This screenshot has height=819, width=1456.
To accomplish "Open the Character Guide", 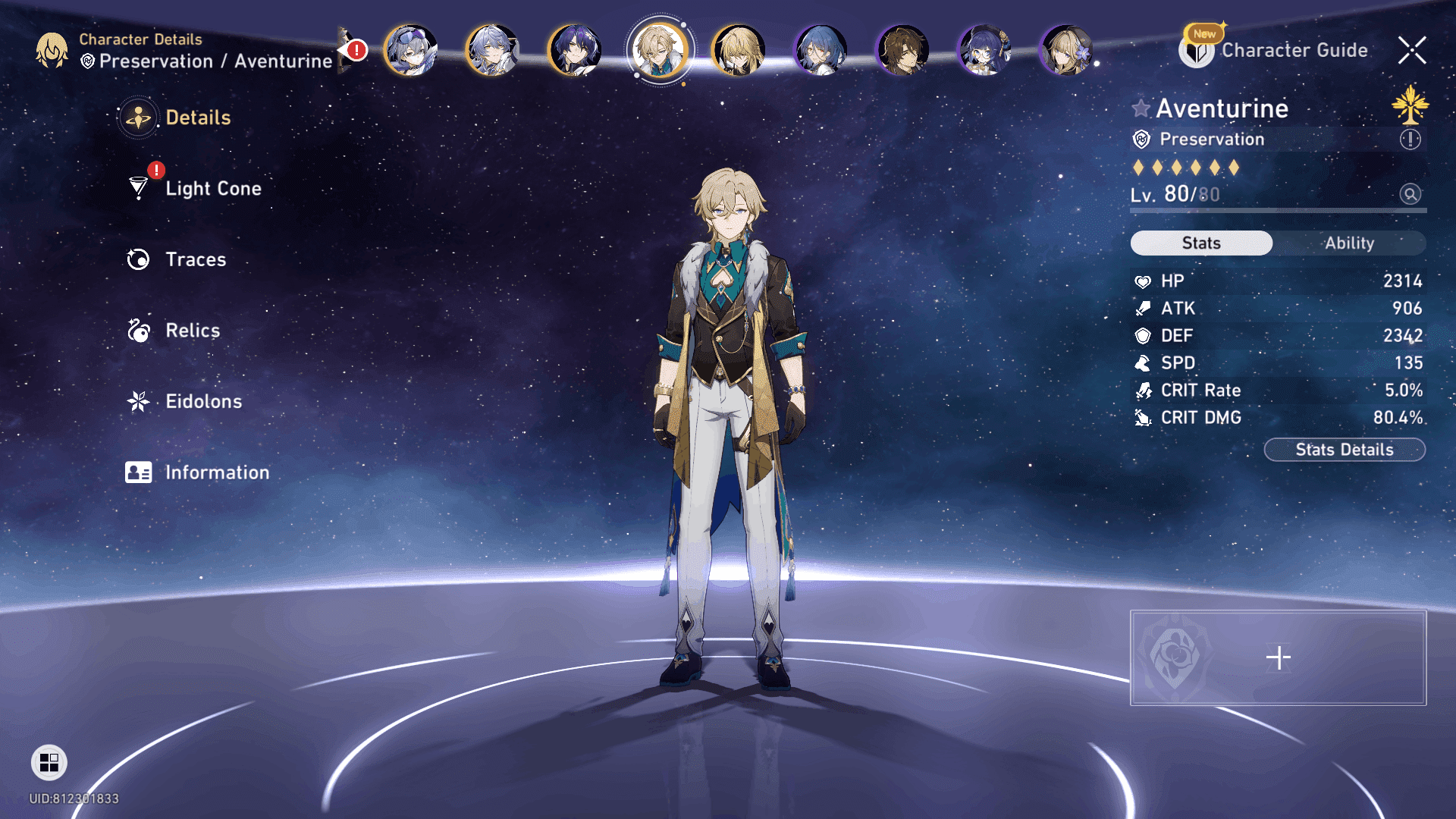I will [1294, 51].
